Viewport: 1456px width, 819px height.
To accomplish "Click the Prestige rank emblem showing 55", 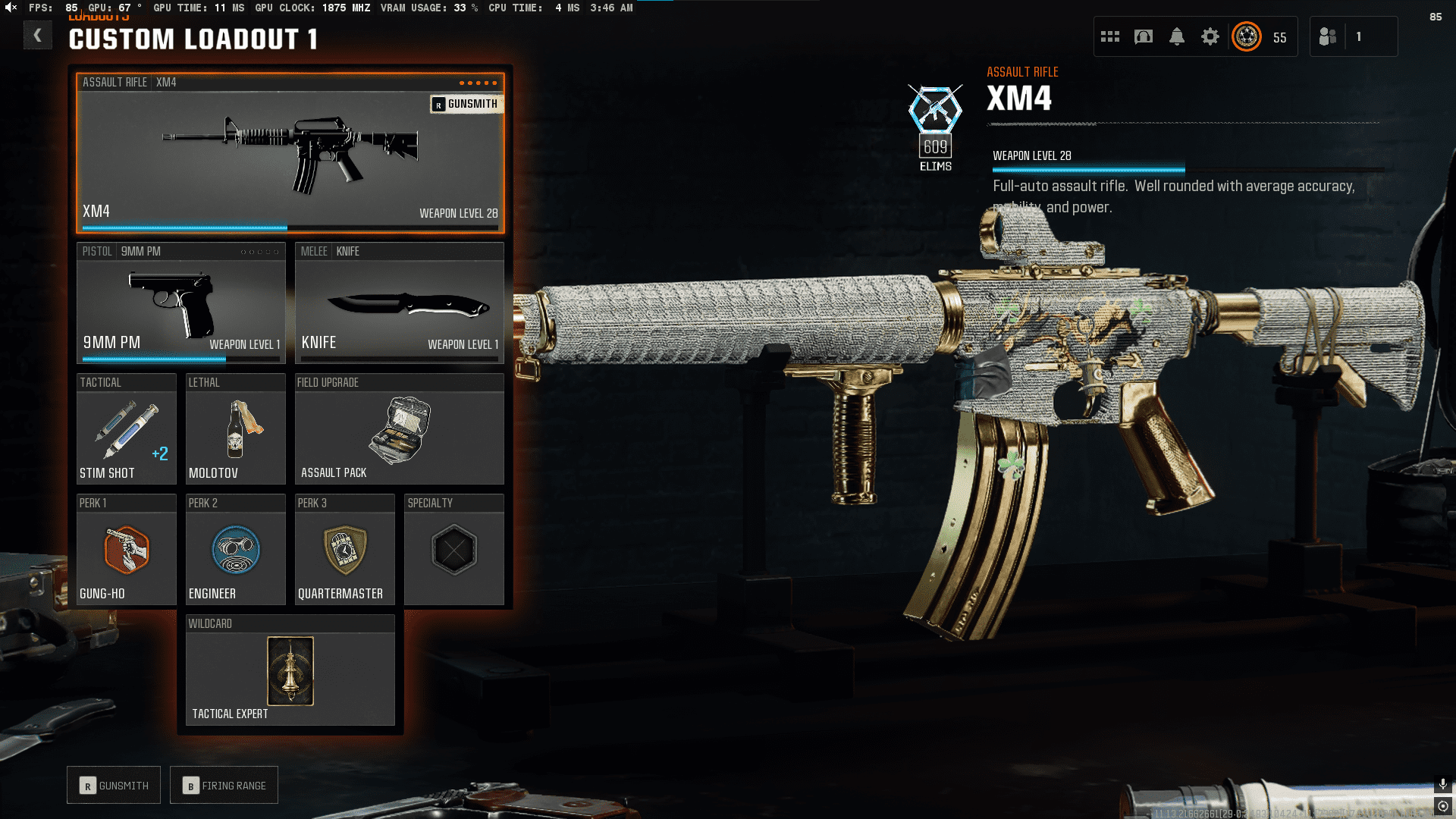I will click(1244, 36).
